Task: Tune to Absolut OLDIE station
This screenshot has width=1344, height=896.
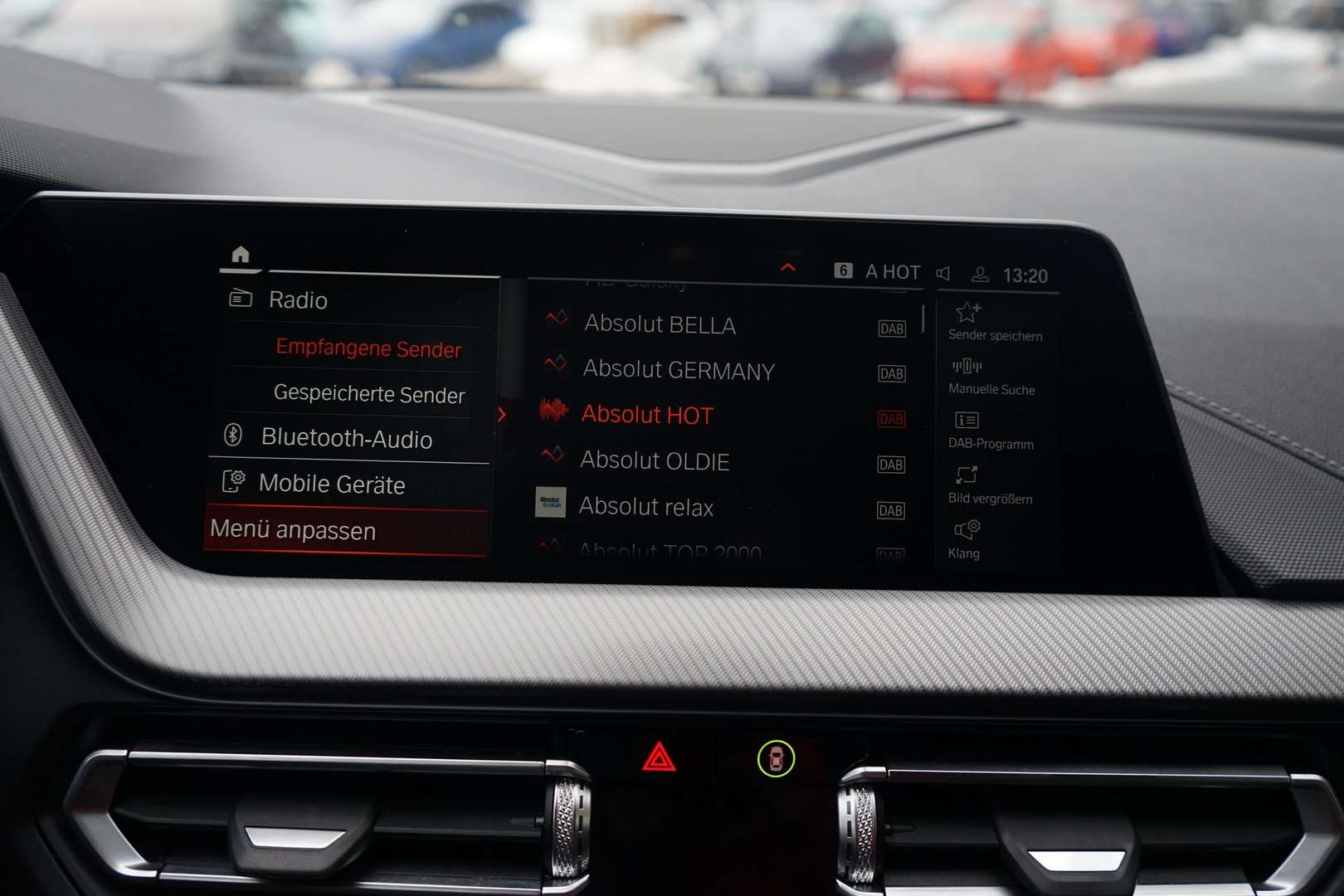Action: coord(656,462)
